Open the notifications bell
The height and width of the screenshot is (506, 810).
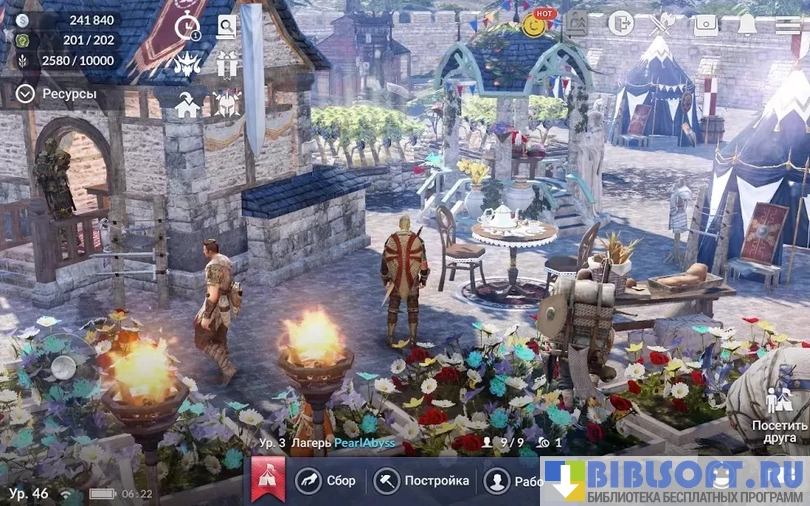tap(747, 24)
